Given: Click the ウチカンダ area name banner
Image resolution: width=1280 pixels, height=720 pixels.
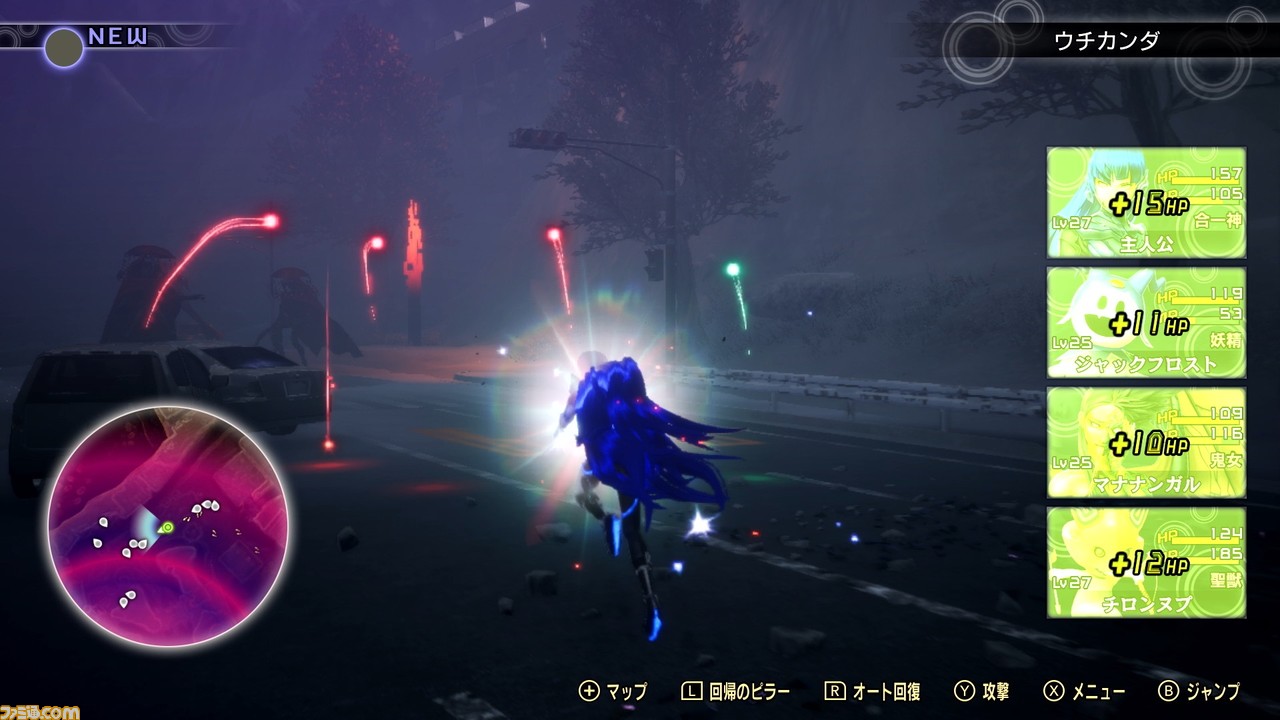Looking at the screenshot, I should [1108, 41].
